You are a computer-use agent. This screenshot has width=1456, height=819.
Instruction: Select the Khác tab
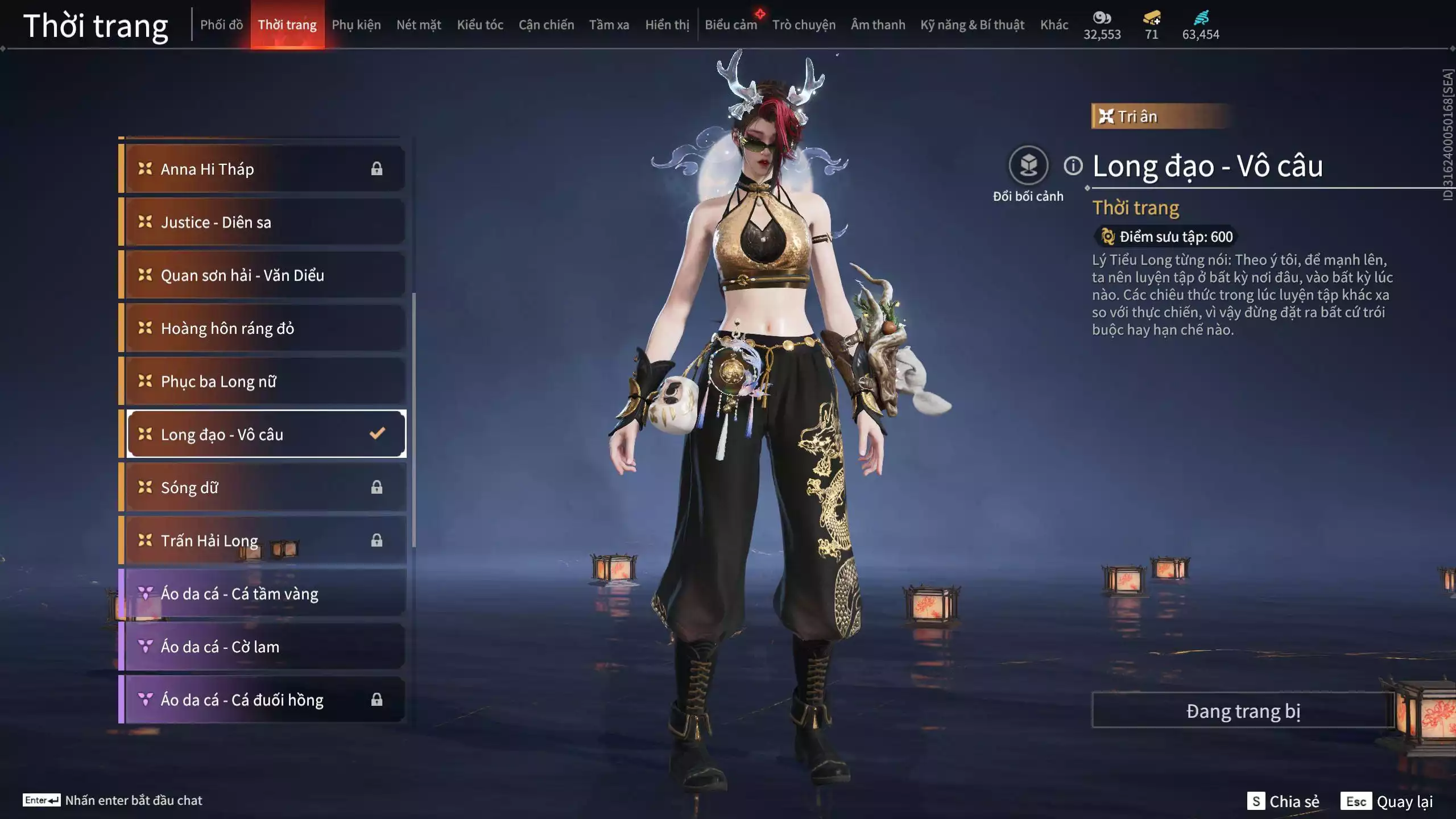[x=1054, y=25]
